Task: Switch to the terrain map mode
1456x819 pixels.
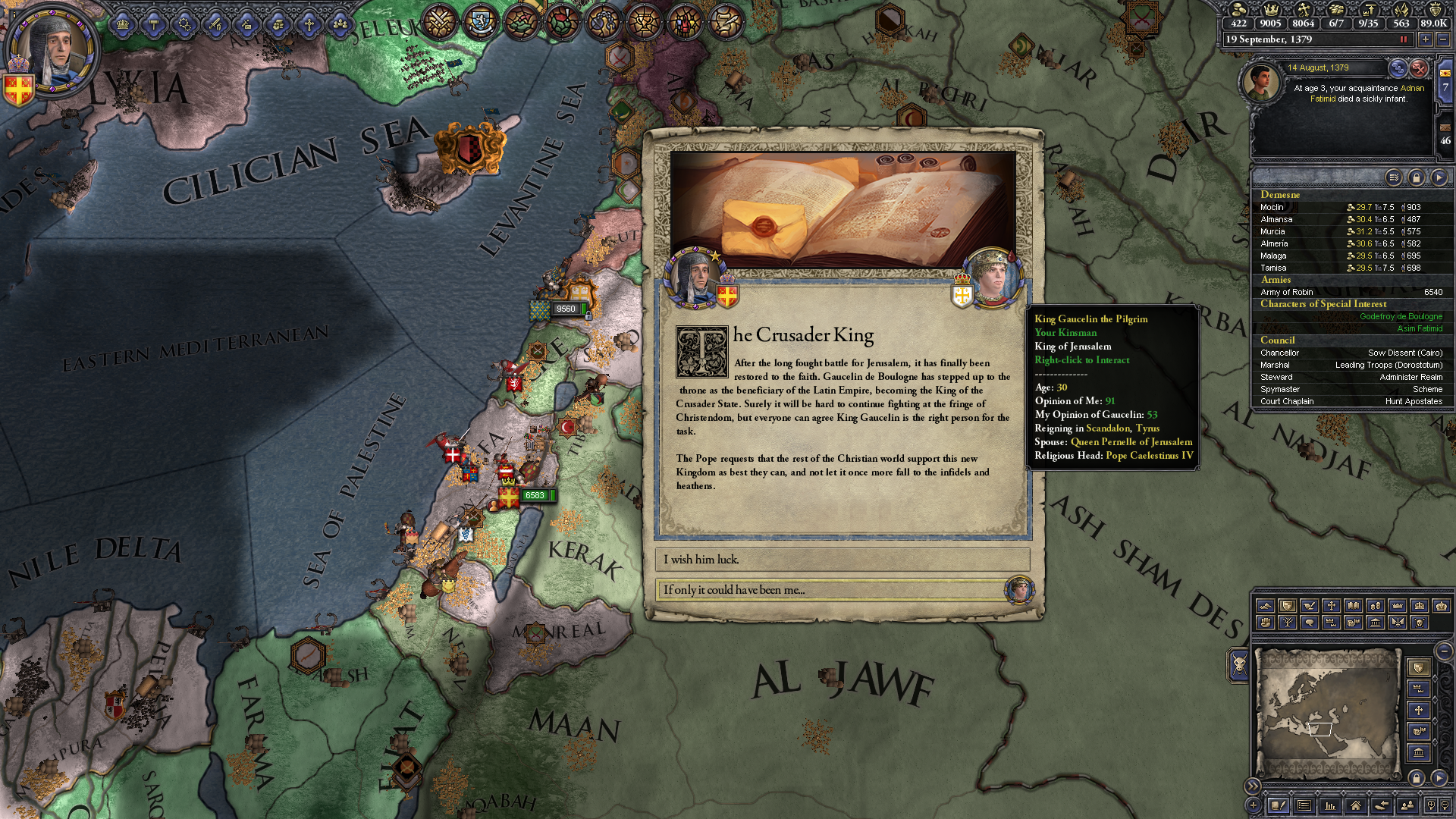Action: [x=1265, y=606]
